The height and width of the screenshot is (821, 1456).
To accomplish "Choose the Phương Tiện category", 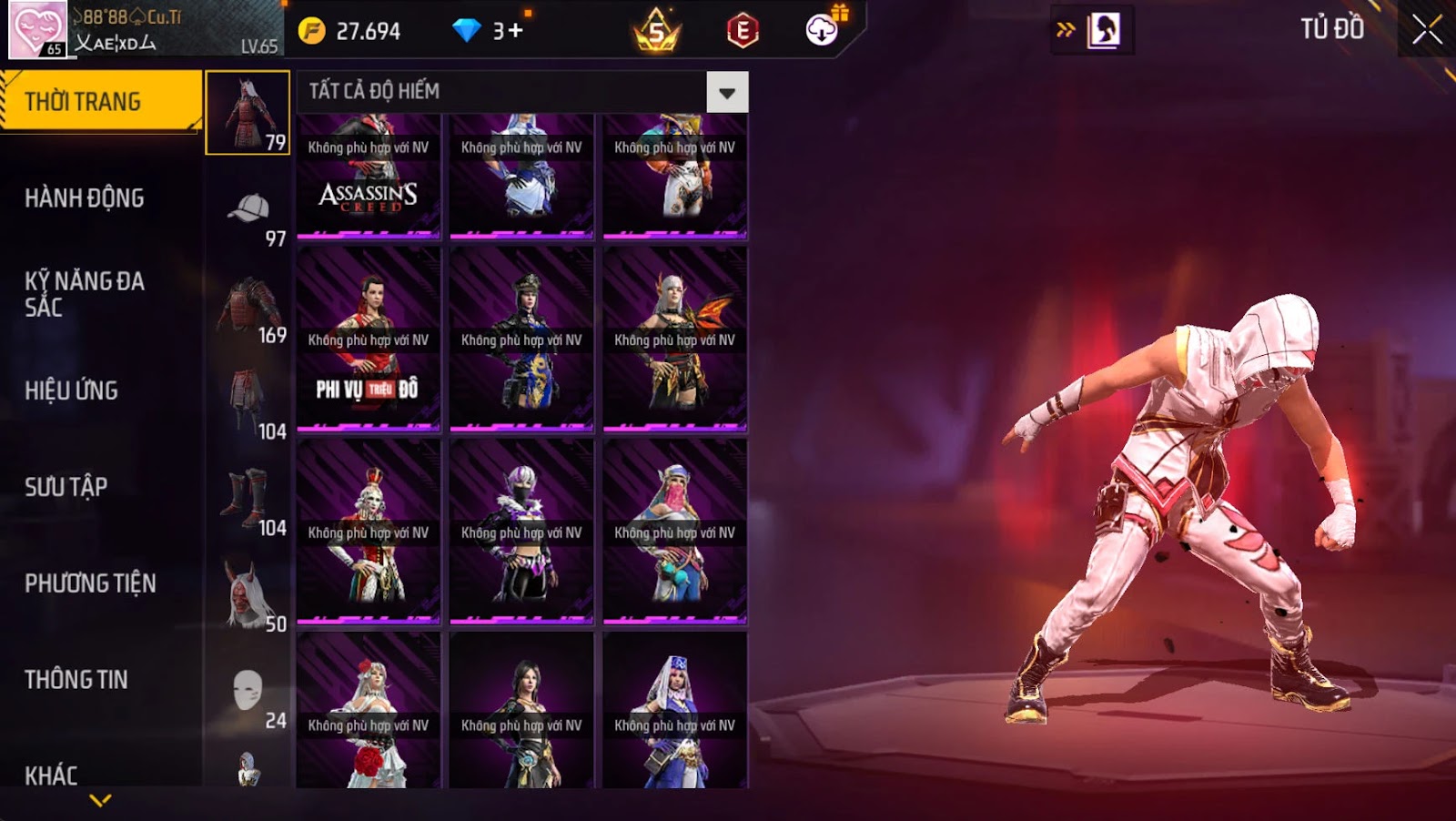I will click(90, 583).
